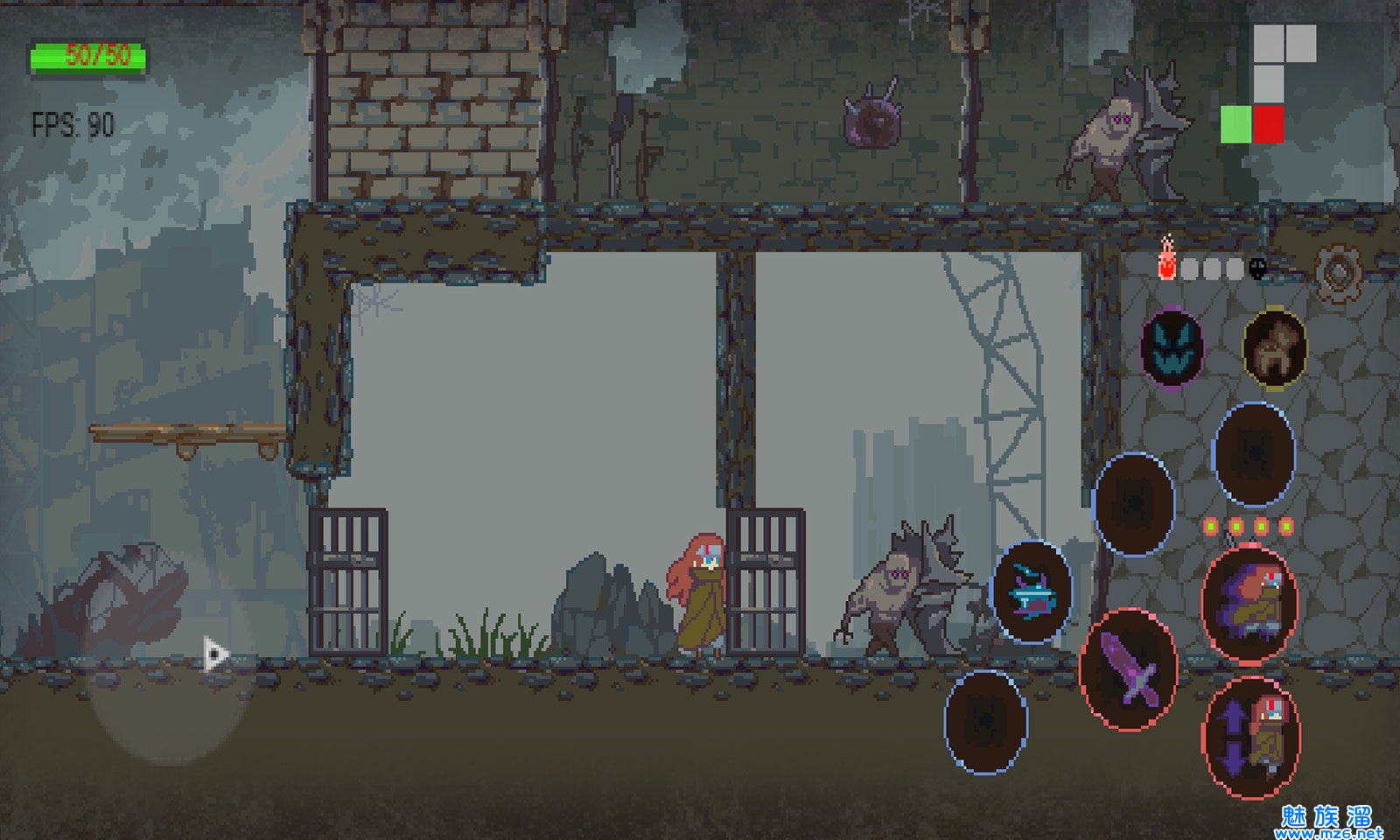Open settings with the gear icon
1400x840 pixels.
(x=1336, y=273)
